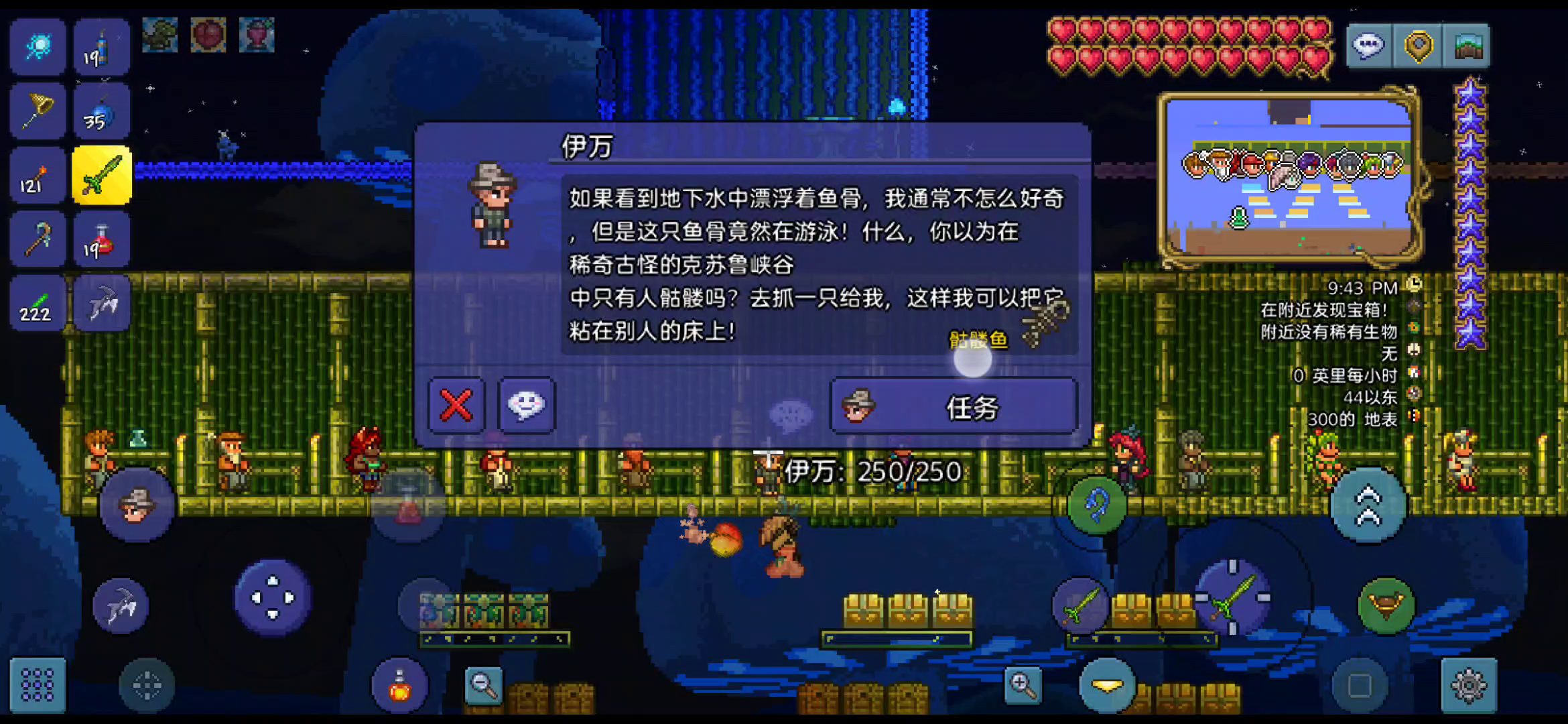Open the full-screen map icon
The width and height of the screenshot is (1568, 724).
point(1467,47)
